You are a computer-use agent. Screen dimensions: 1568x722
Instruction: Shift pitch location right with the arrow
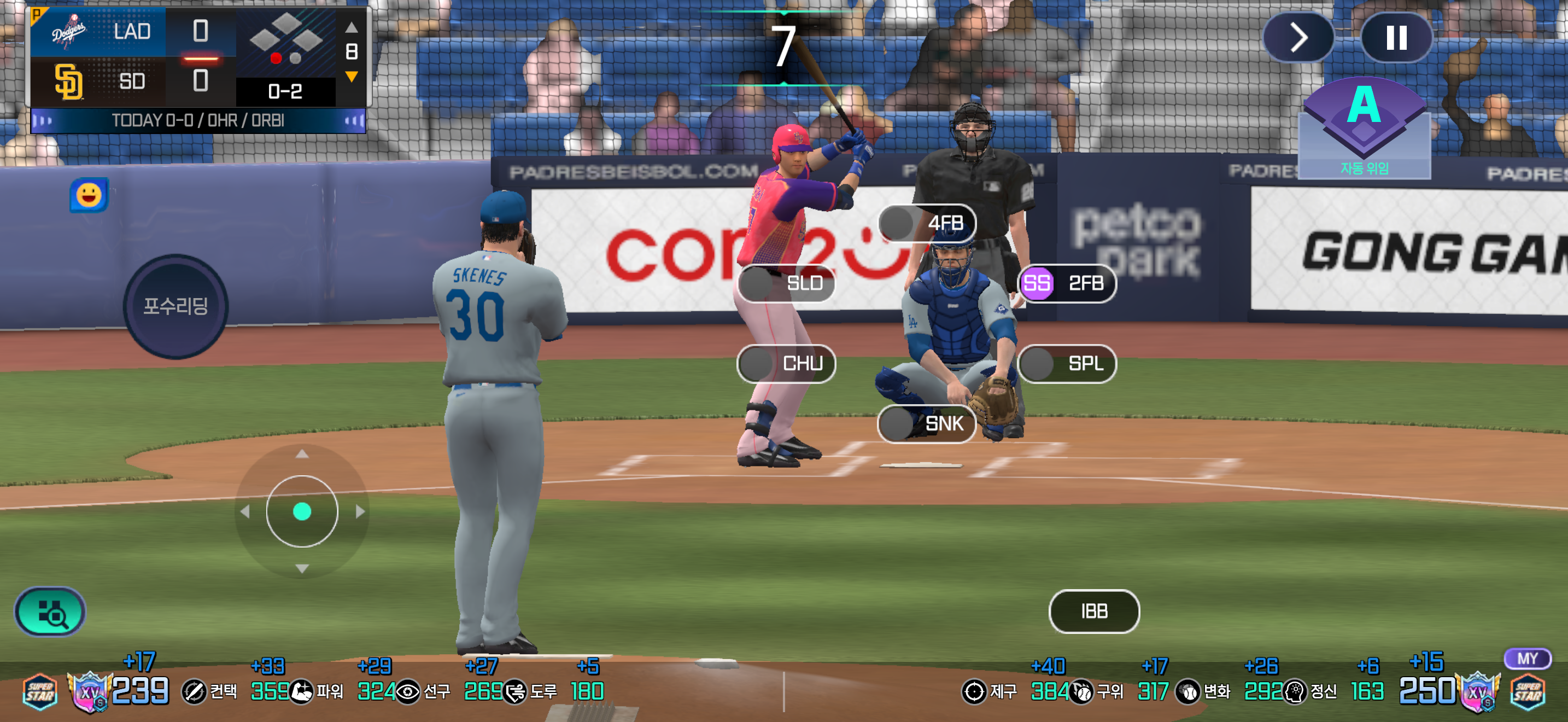point(360,512)
